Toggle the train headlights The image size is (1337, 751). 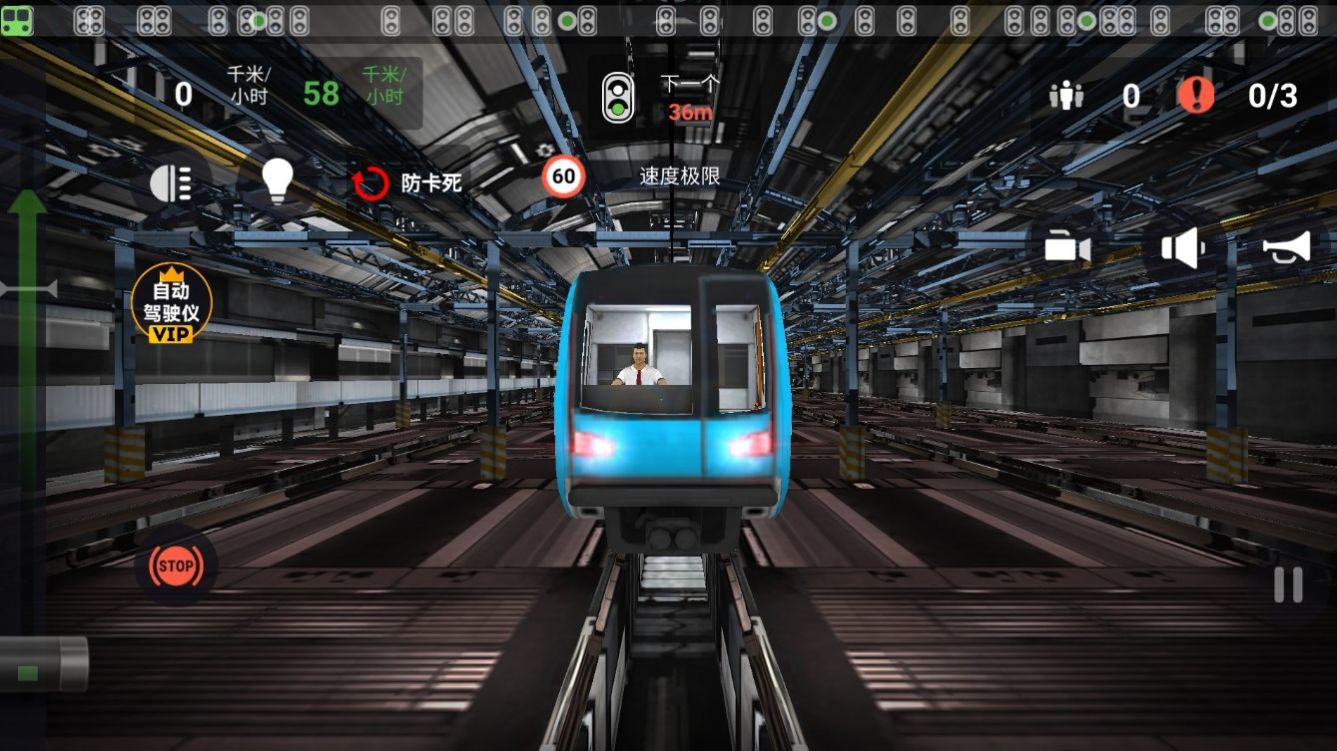pos(172,181)
